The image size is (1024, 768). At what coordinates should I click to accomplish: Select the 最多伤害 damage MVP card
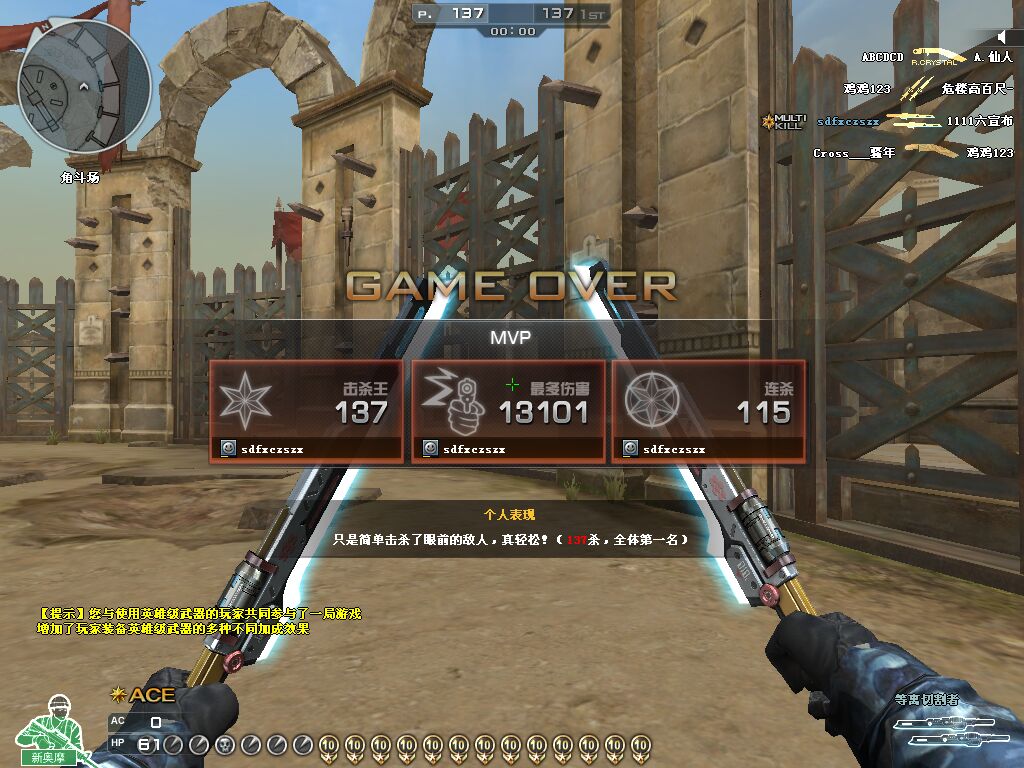click(x=508, y=410)
